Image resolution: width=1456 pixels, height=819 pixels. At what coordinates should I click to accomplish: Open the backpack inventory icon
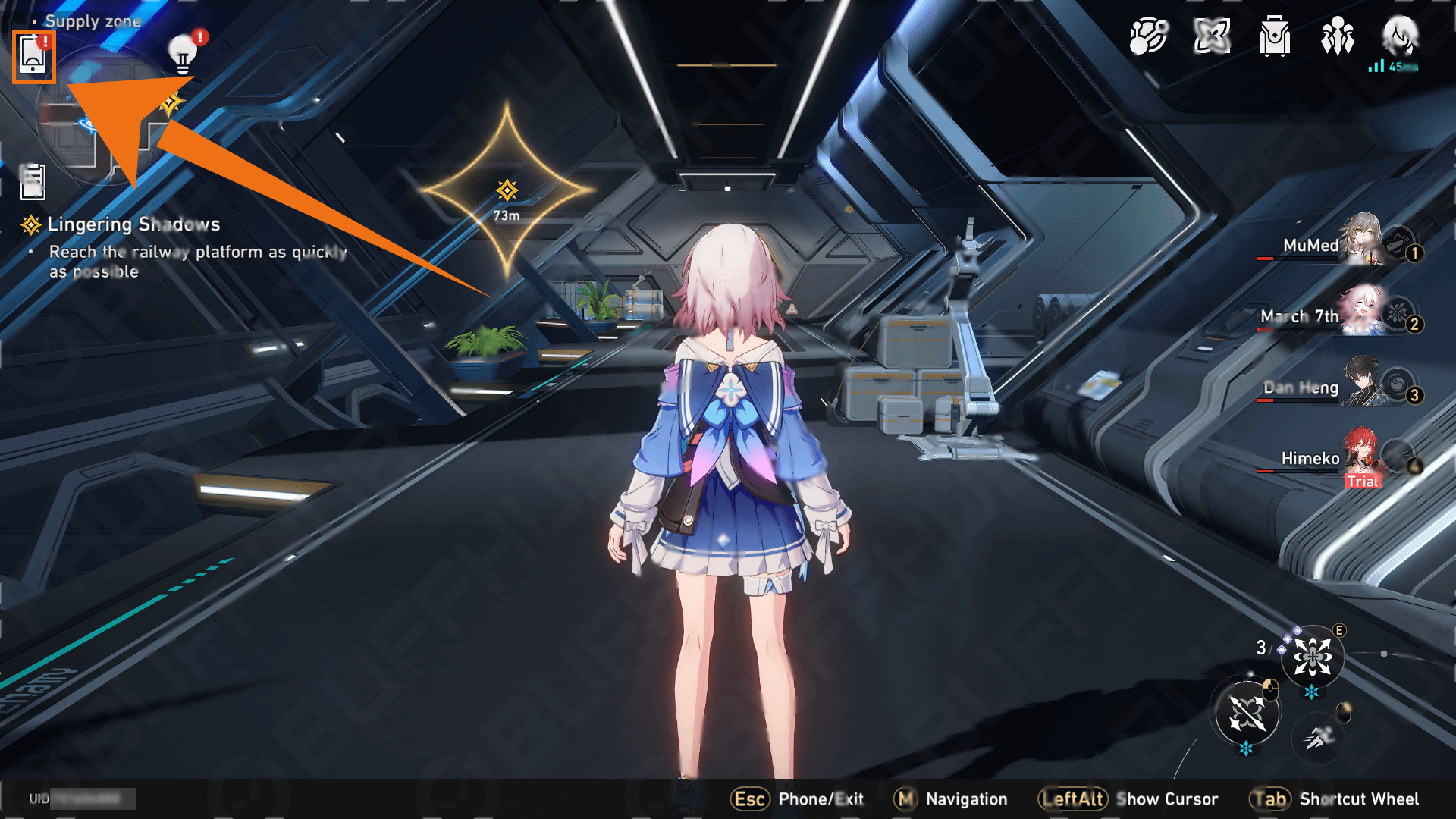click(1275, 36)
